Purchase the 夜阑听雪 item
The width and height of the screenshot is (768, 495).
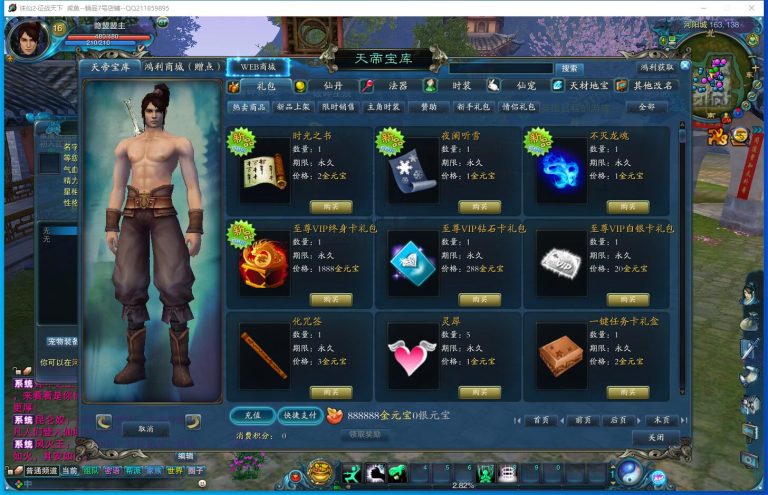[479, 206]
